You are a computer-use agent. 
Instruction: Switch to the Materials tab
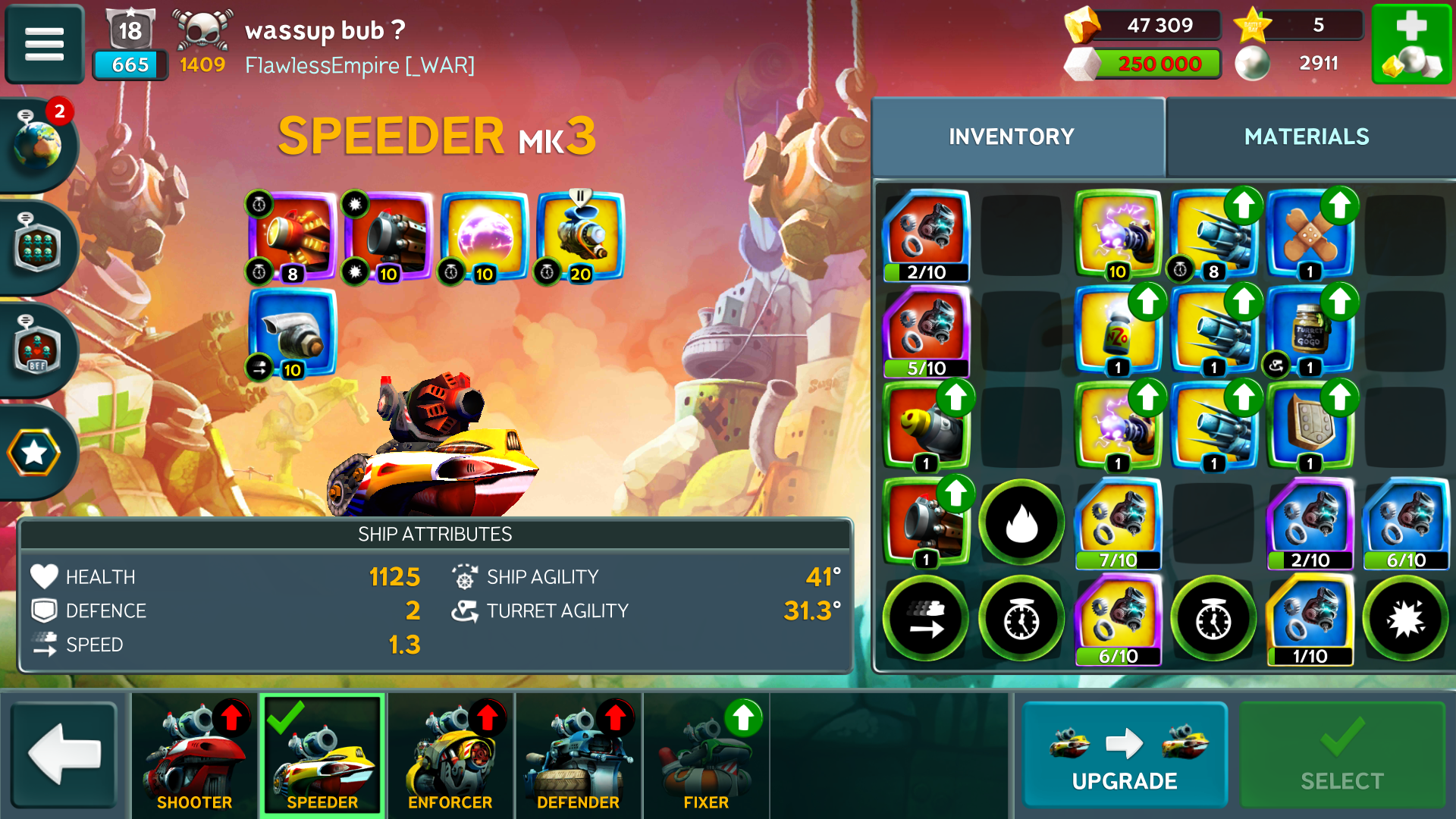click(x=1306, y=136)
